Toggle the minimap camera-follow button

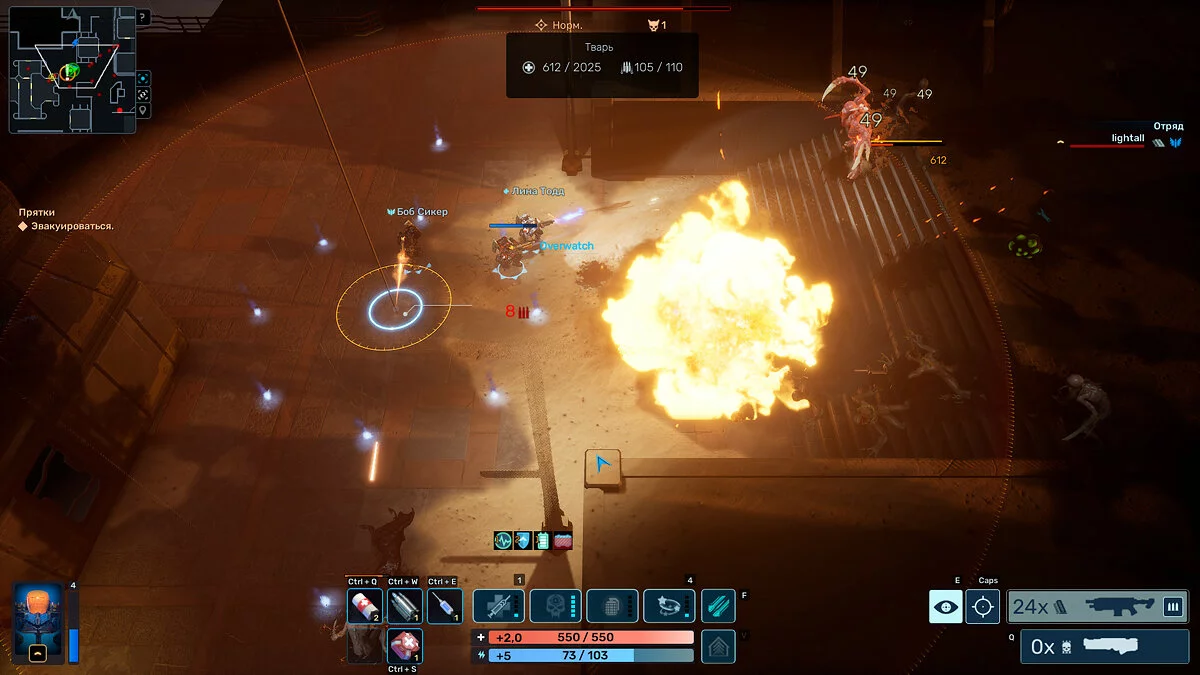143,78
